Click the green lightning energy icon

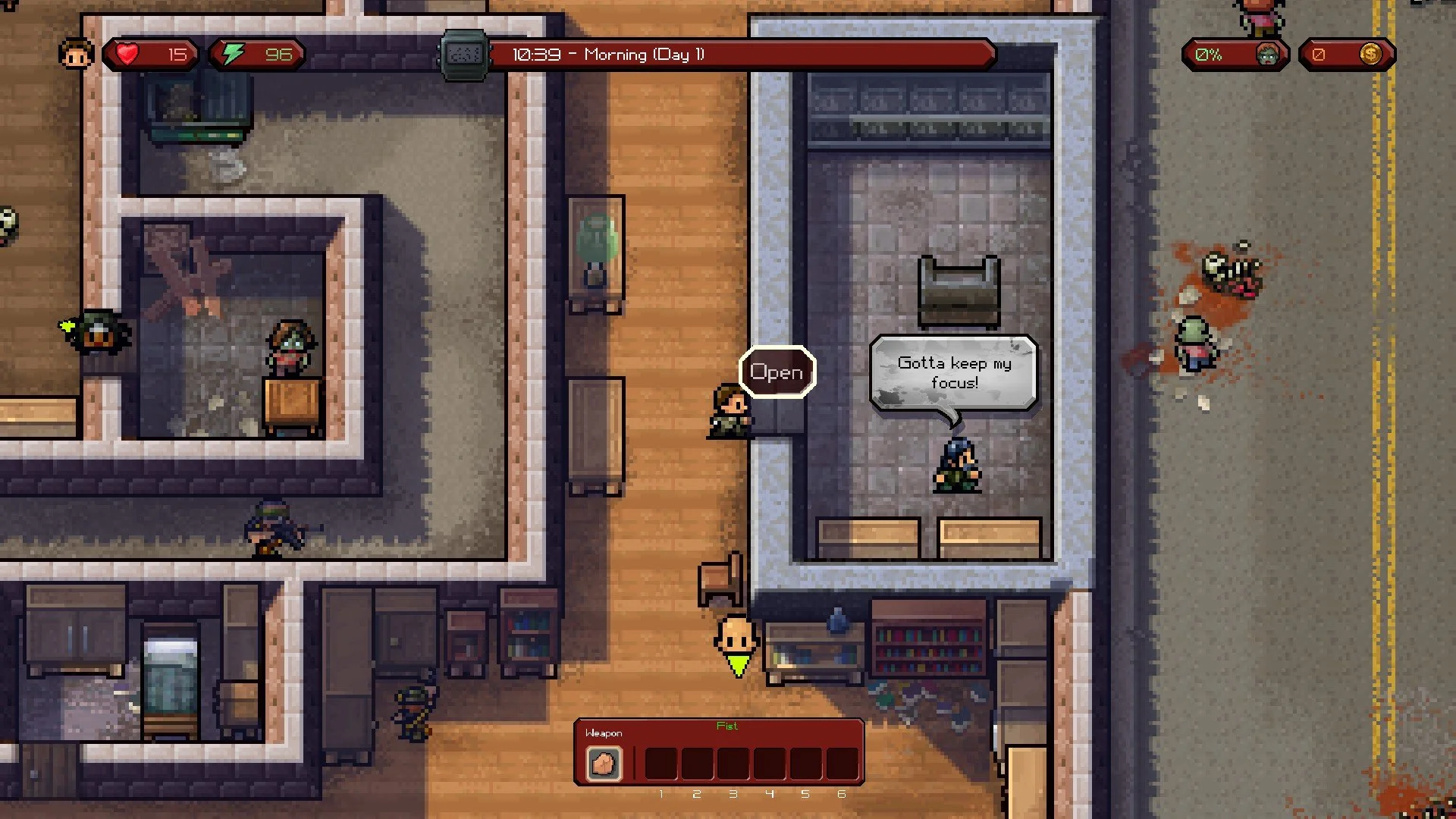234,53
